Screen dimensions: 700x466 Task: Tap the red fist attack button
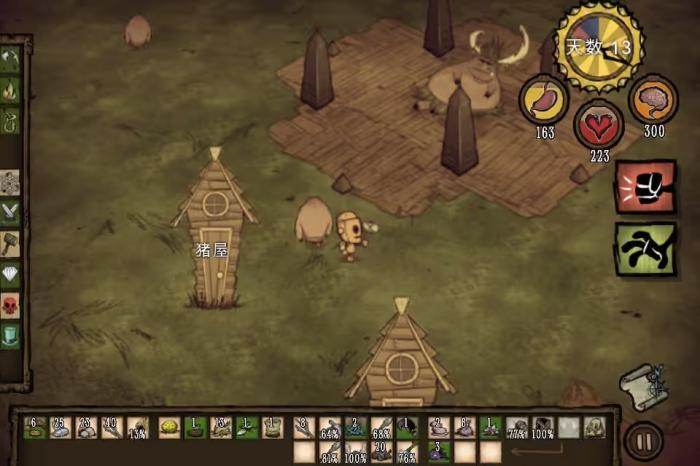tap(645, 187)
